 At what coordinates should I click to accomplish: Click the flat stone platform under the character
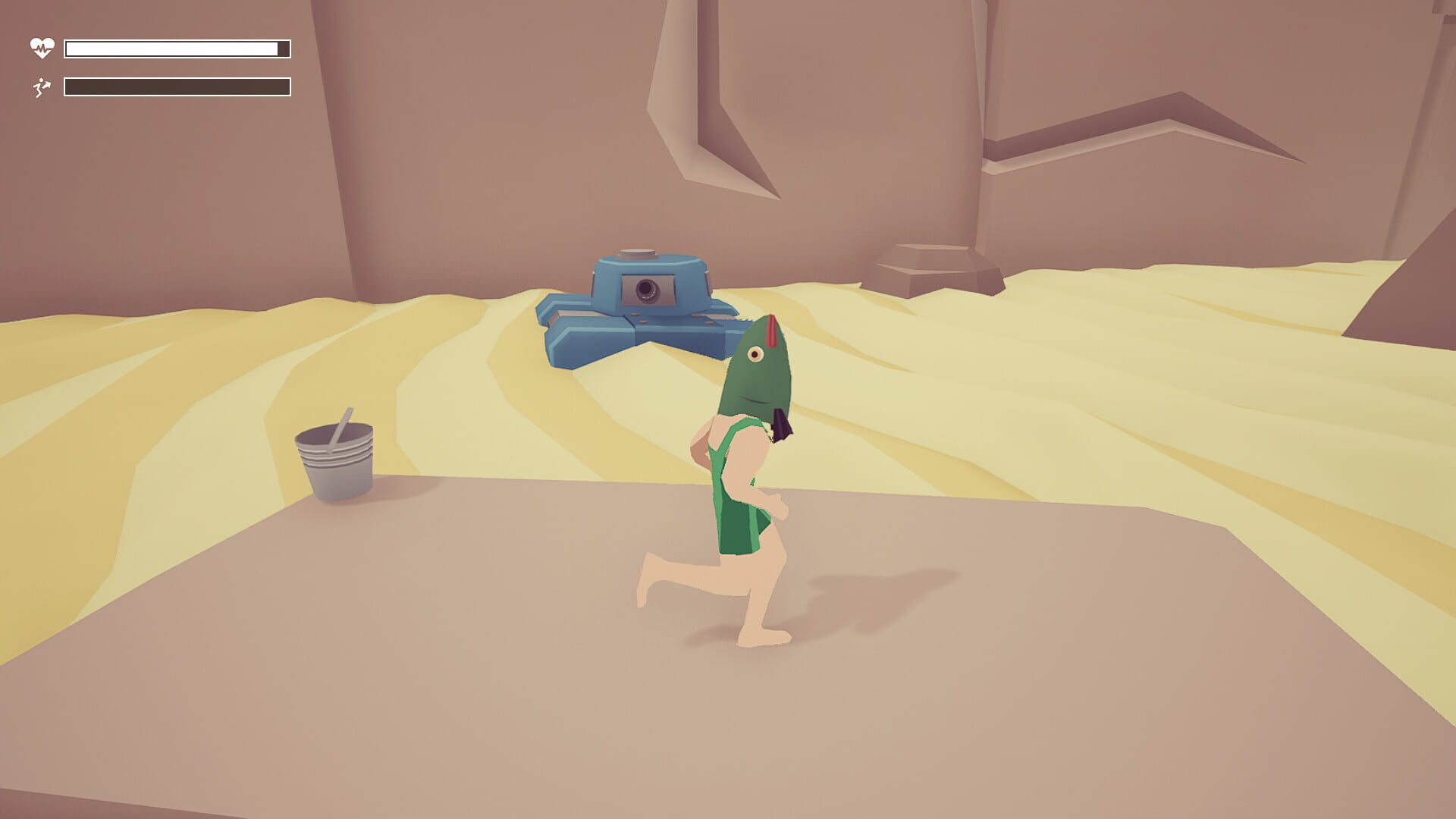pos(531,682)
